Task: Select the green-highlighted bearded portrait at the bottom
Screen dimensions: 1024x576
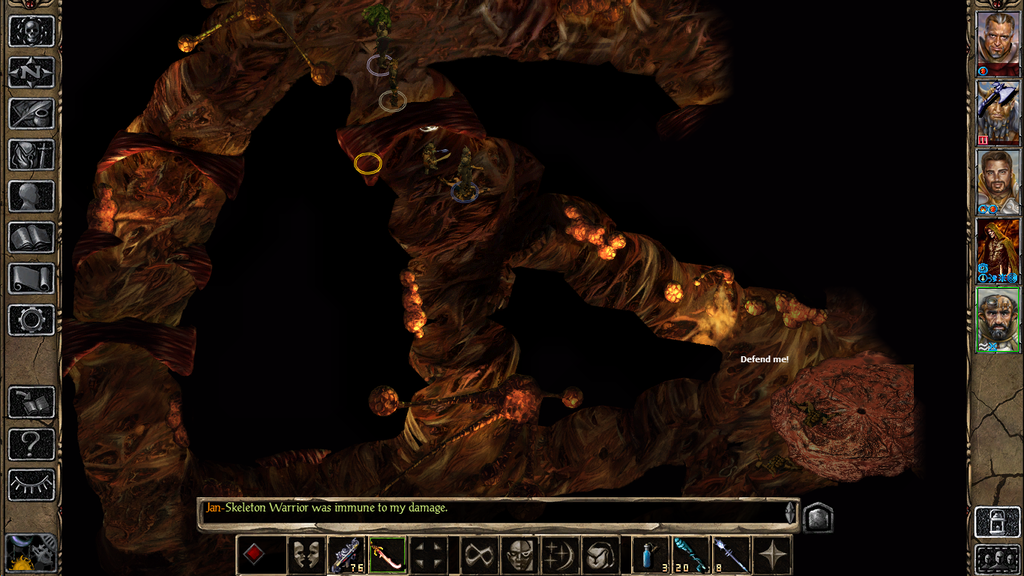Action: (997, 320)
